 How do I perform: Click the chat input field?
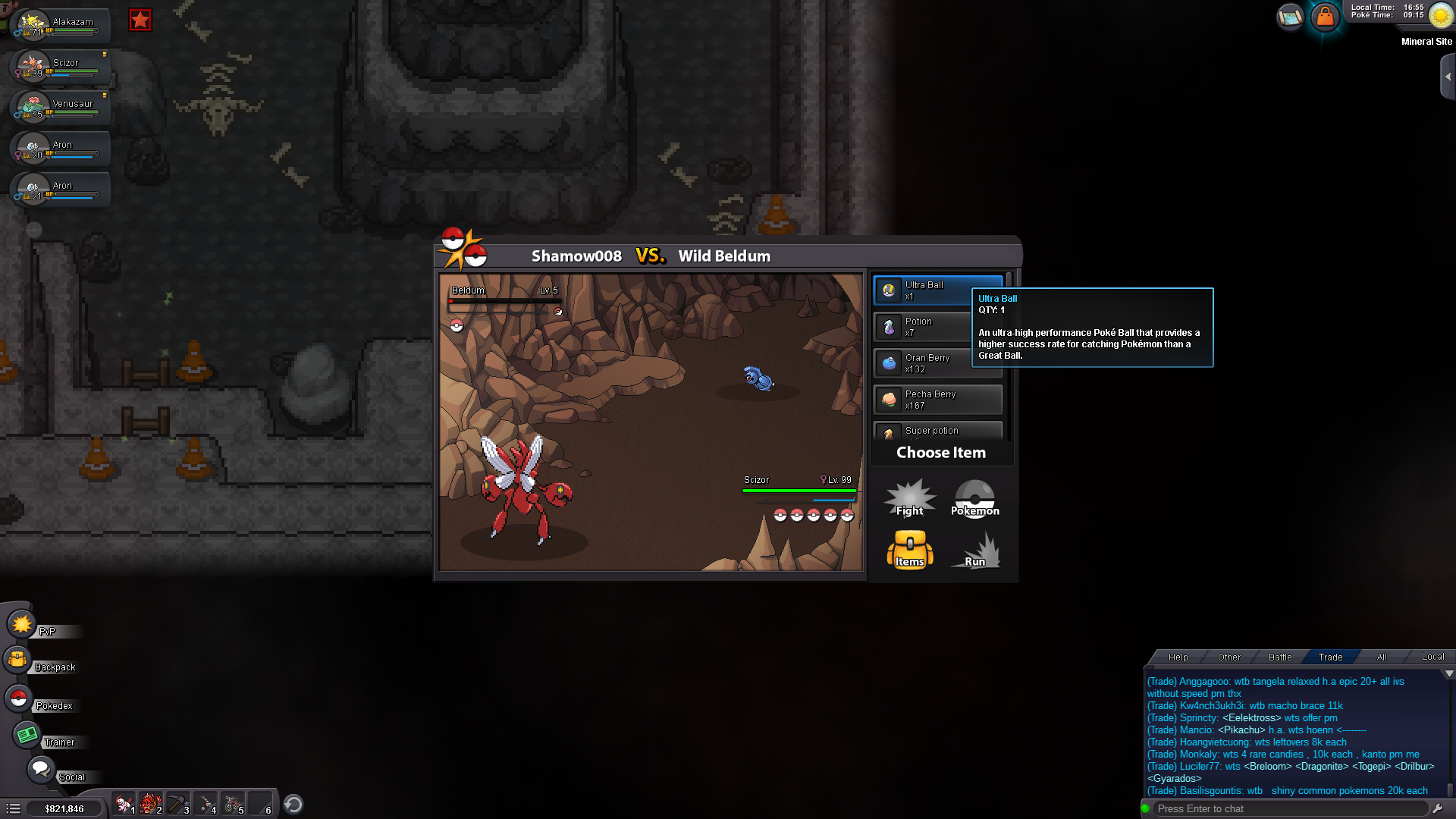pyautogui.click(x=1289, y=809)
